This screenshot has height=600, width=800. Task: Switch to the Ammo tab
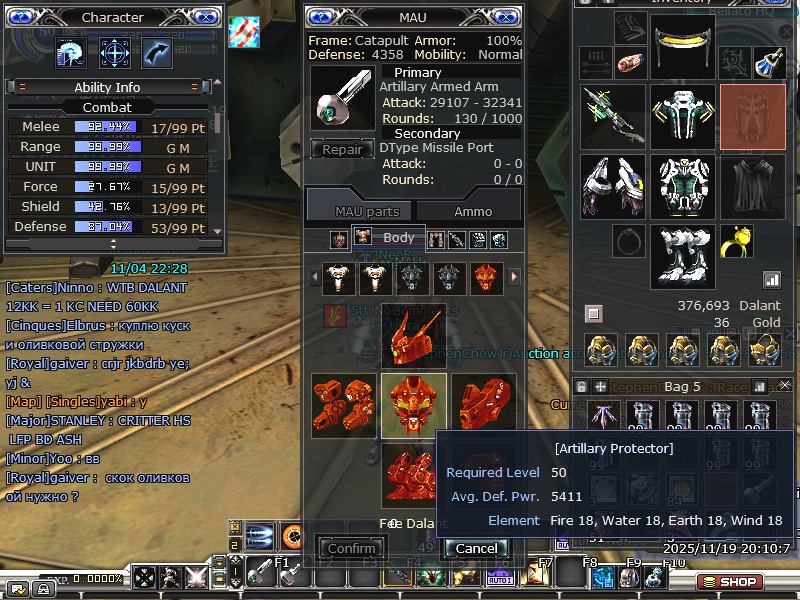[x=472, y=211]
